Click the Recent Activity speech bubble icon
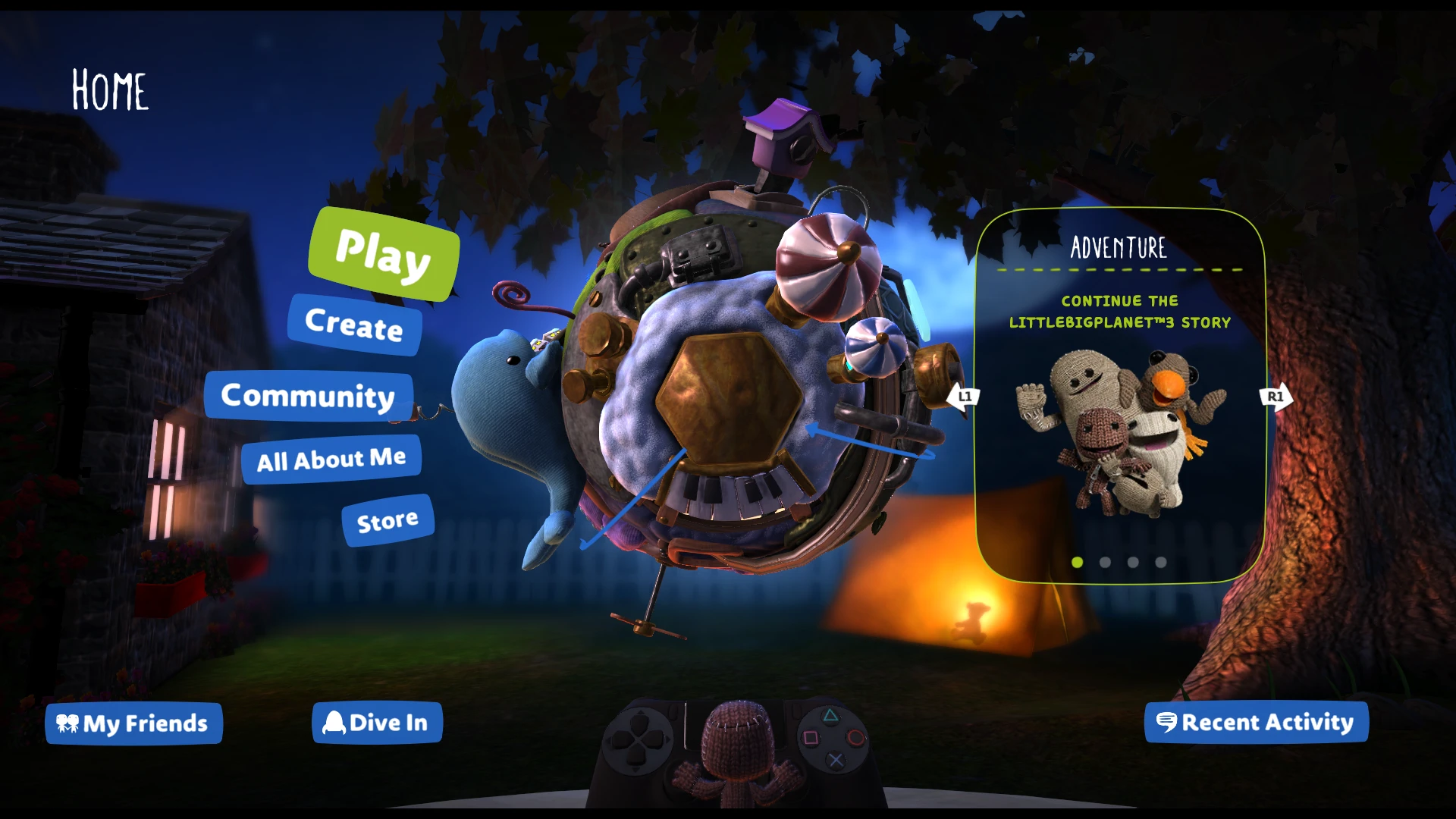The height and width of the screenshot is (819, 1456). 1166,723
